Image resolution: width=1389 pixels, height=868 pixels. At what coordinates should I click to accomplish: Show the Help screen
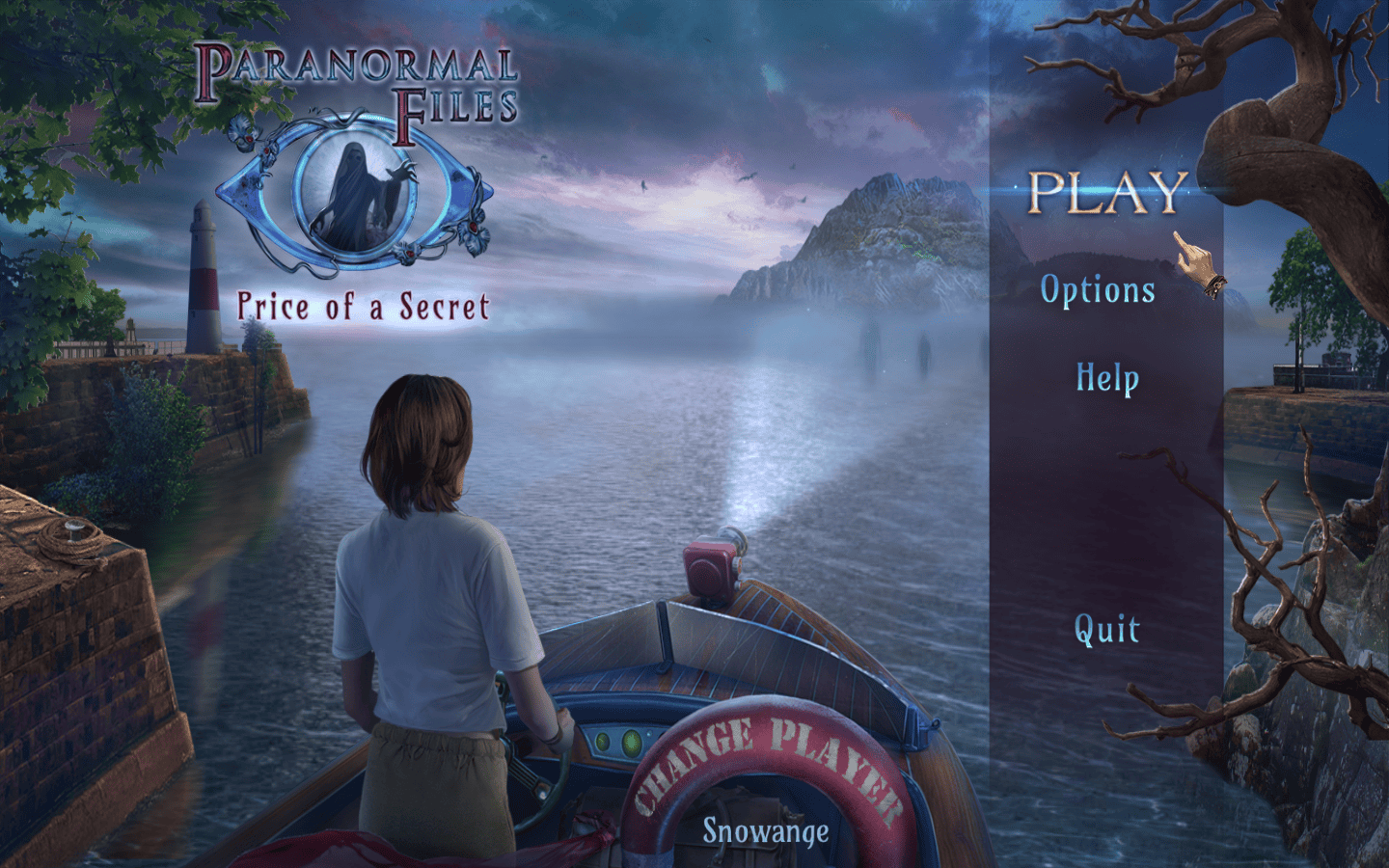tap(1107, 377)
